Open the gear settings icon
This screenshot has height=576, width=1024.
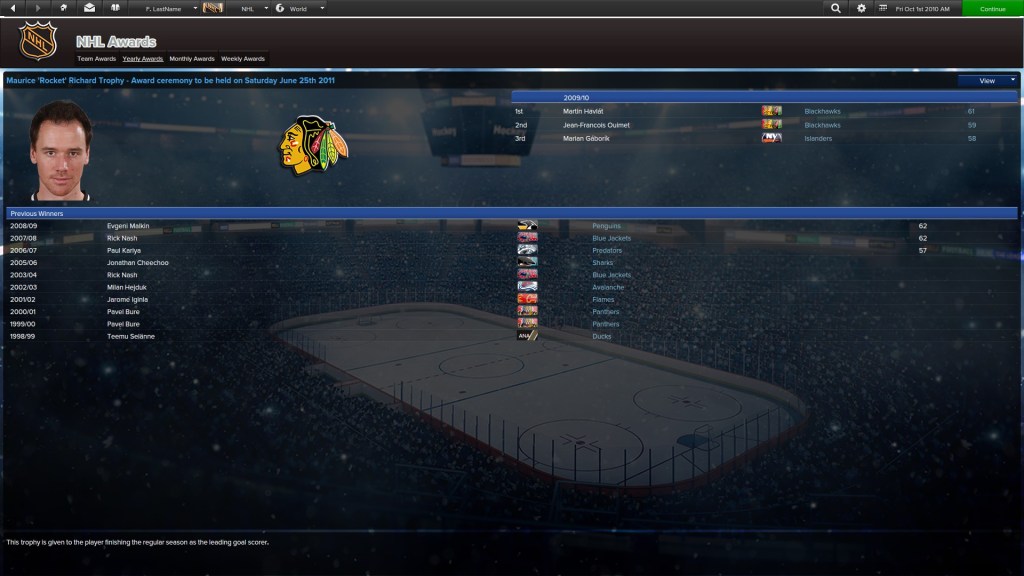(x=861, y=8)
